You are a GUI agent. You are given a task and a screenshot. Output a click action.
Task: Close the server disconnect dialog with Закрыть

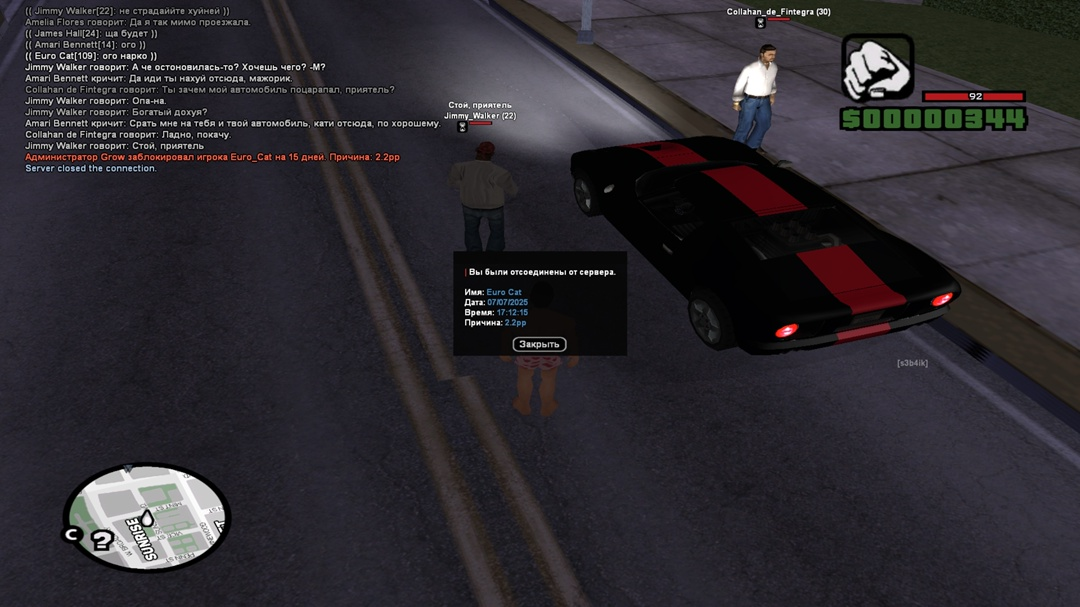click(x=539, y=344)
